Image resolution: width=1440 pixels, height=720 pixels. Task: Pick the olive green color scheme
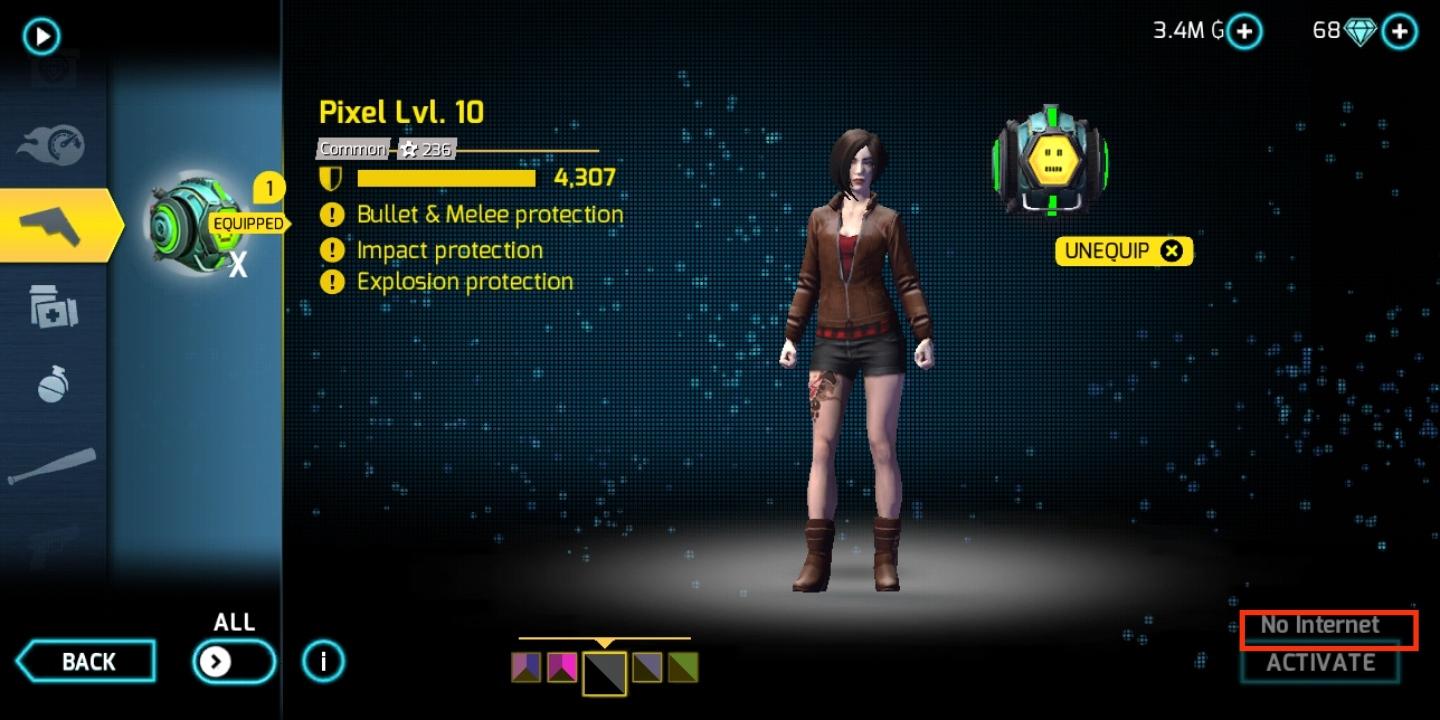(x=683, y=667)
